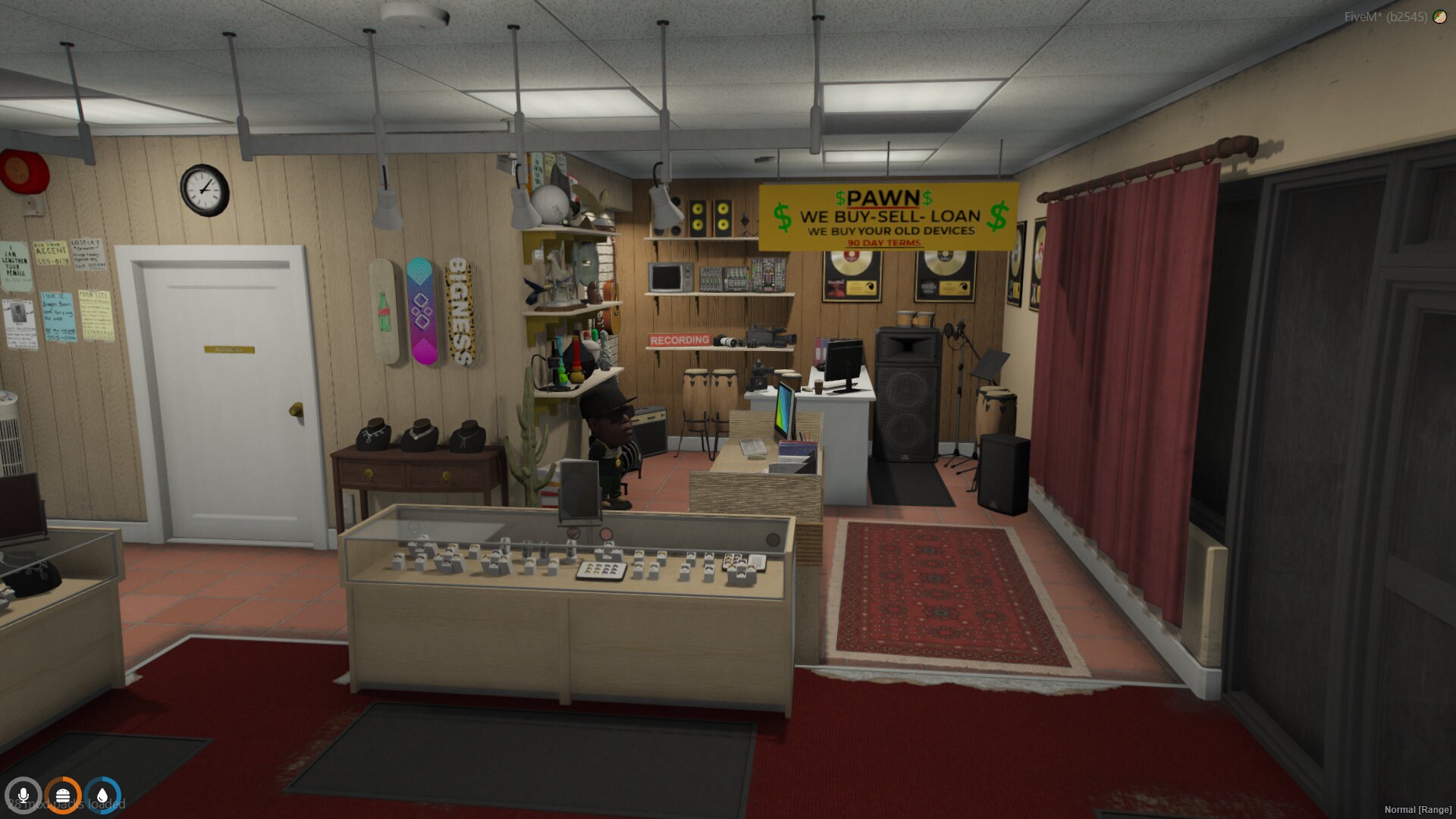Click the hunger status ring to toggle HUD
This screenshot has width=1456, height=819.
pyautogui.click(x=64, y=797)
